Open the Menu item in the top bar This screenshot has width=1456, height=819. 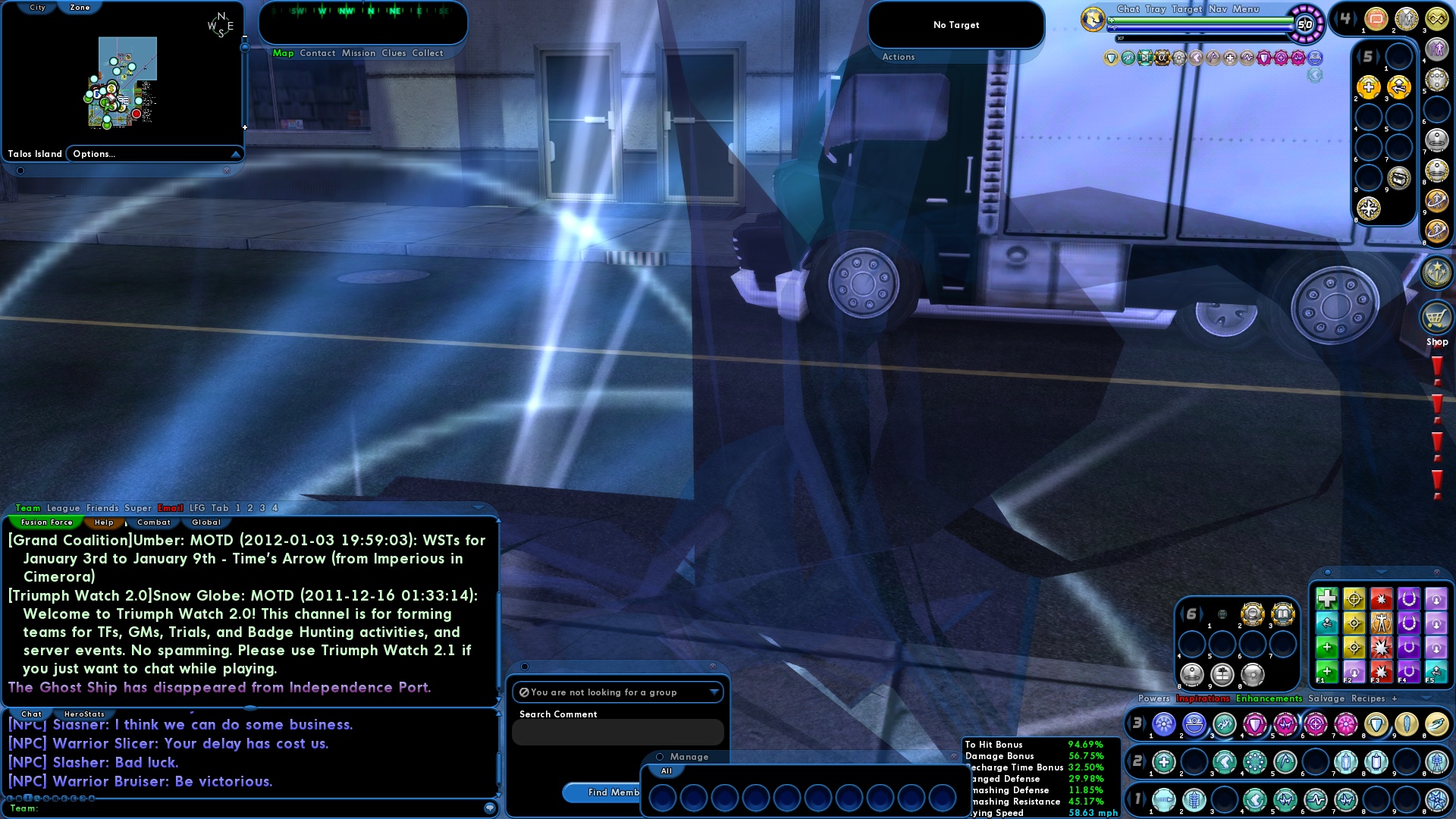(x=1245, y=9)
